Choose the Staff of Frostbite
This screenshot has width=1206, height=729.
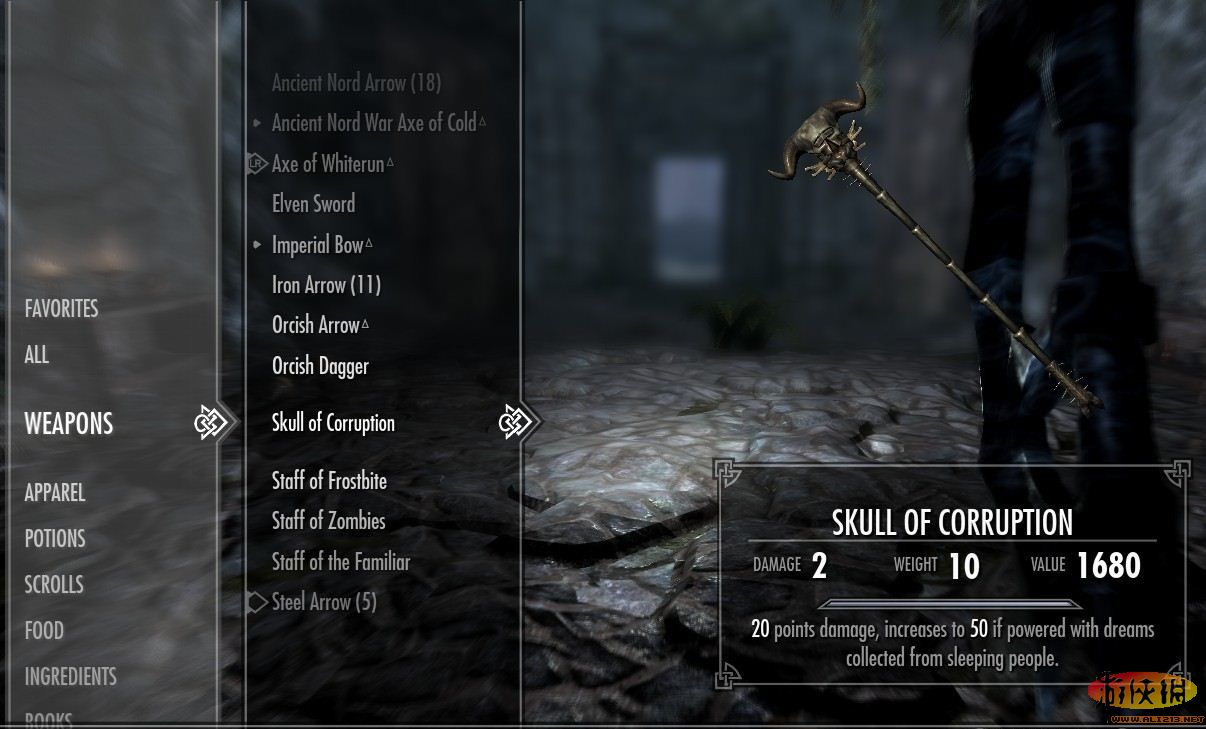click(x=329, y=481)
